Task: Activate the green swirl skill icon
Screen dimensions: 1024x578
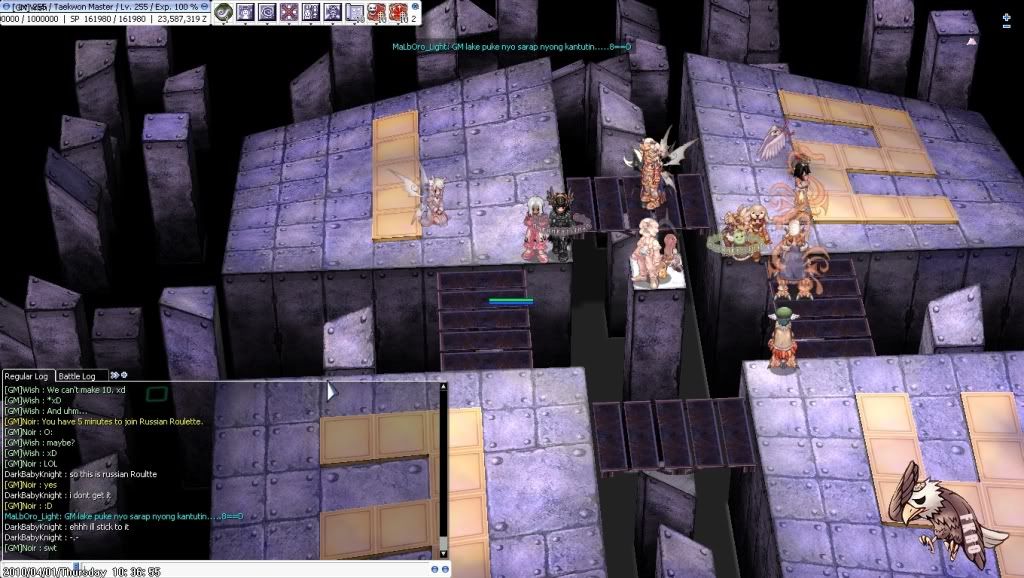Action: tap(226, 12)
